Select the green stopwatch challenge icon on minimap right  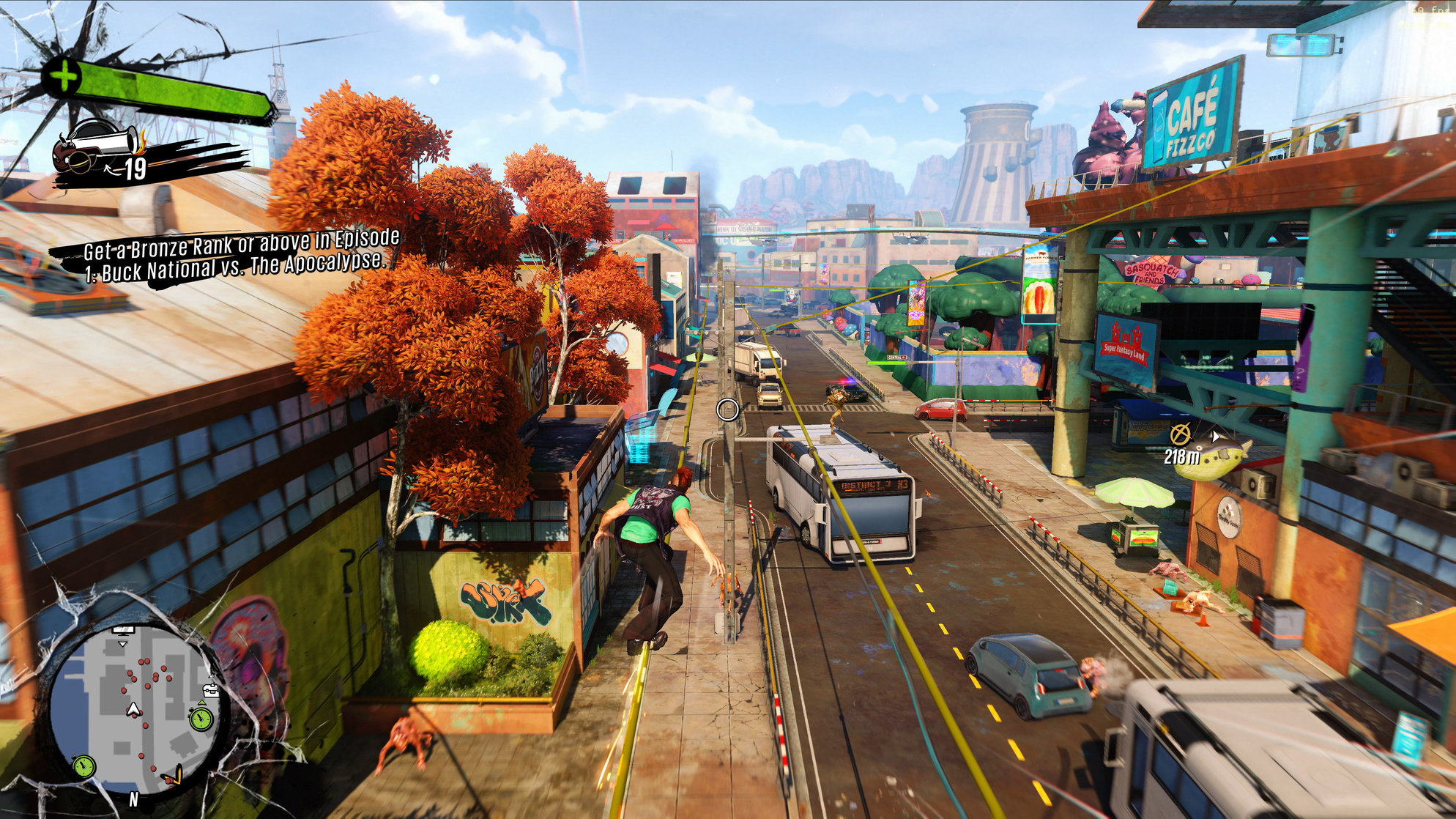[201, 719]
